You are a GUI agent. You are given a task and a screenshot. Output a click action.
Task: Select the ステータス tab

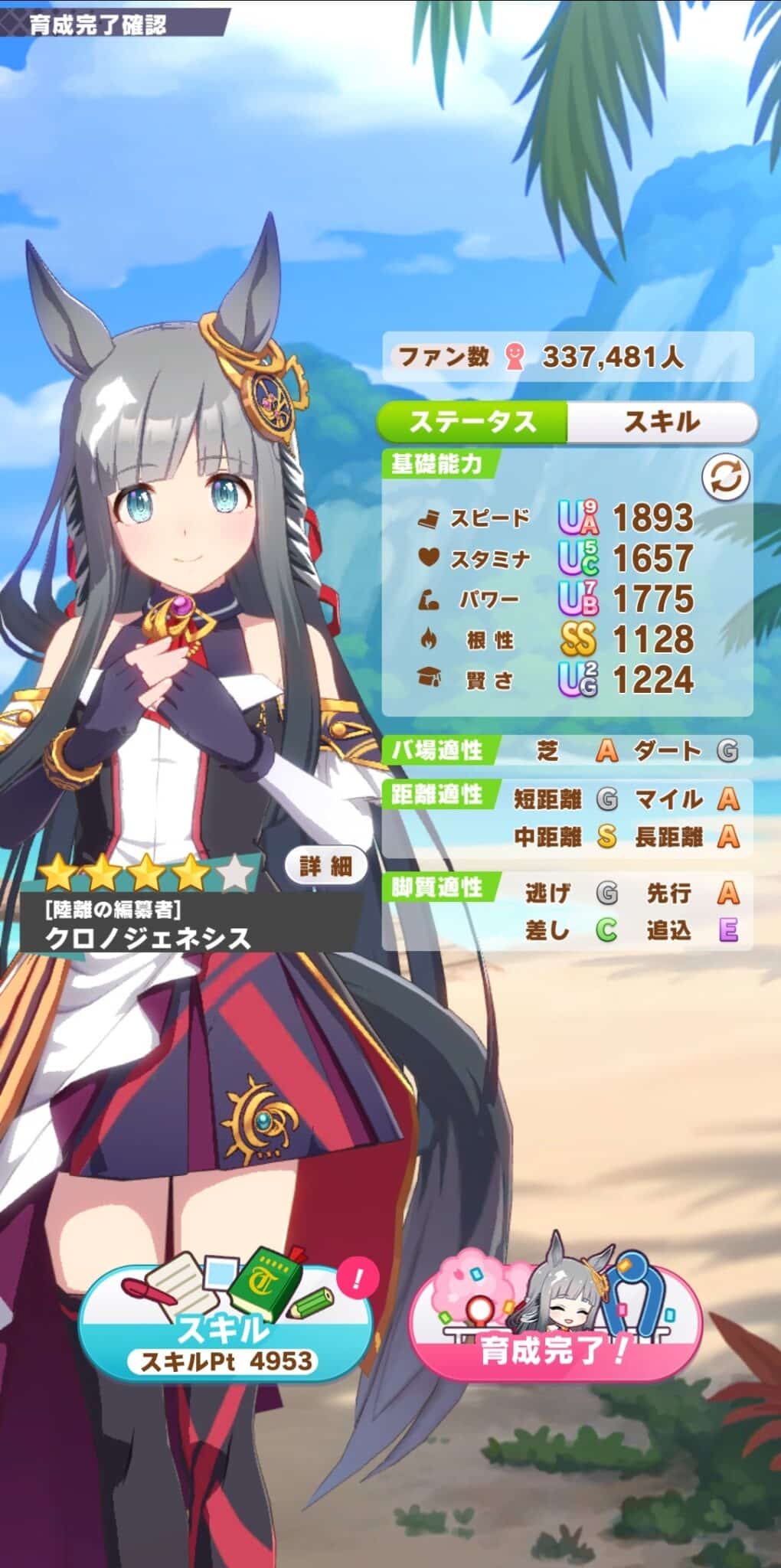473,422
